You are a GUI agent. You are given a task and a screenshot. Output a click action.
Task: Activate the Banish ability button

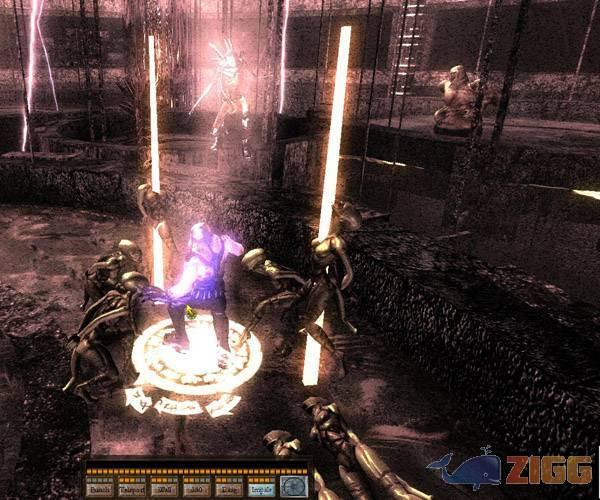click(100, 489)
